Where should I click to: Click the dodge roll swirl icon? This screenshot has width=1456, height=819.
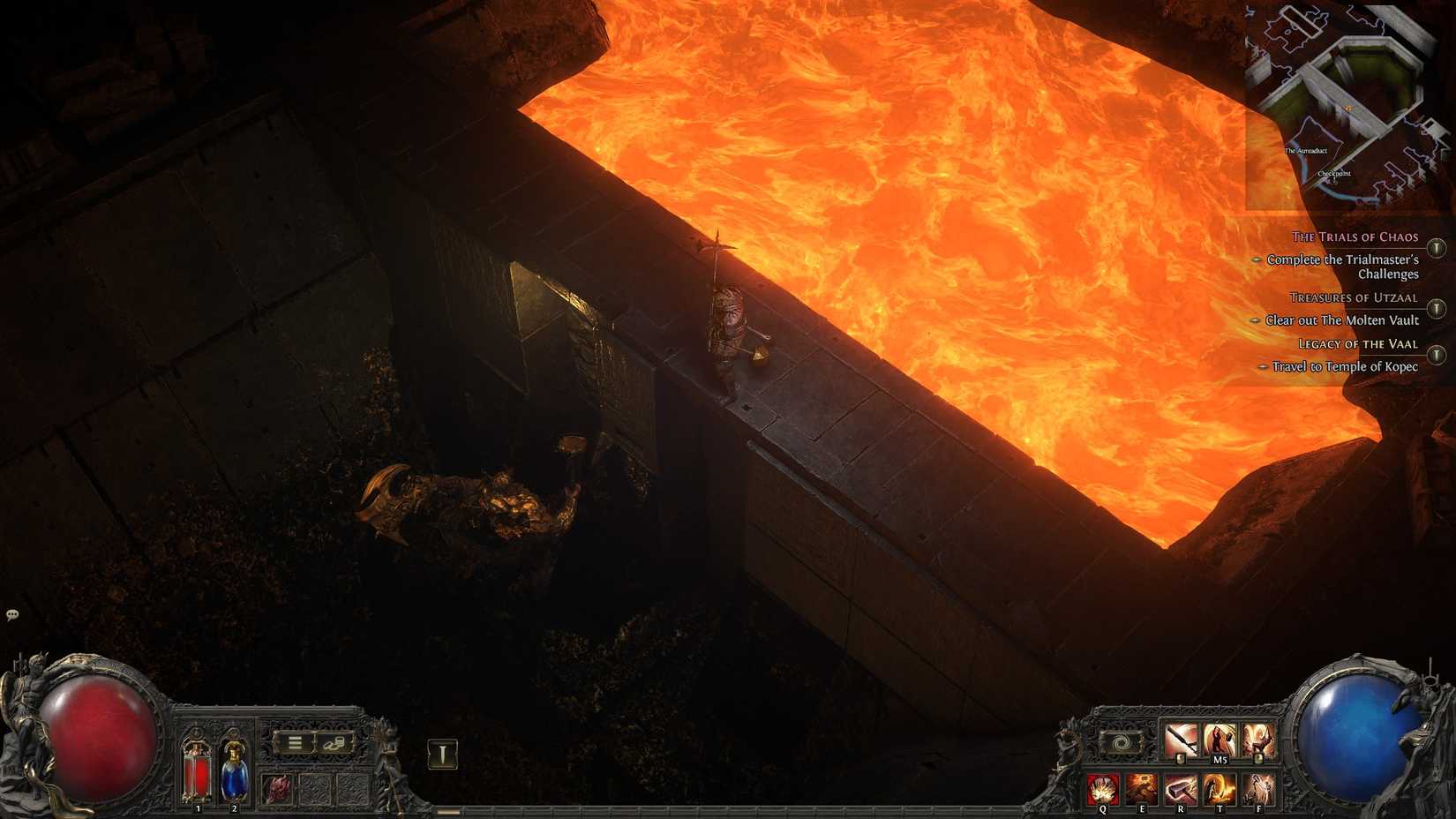1122,742
